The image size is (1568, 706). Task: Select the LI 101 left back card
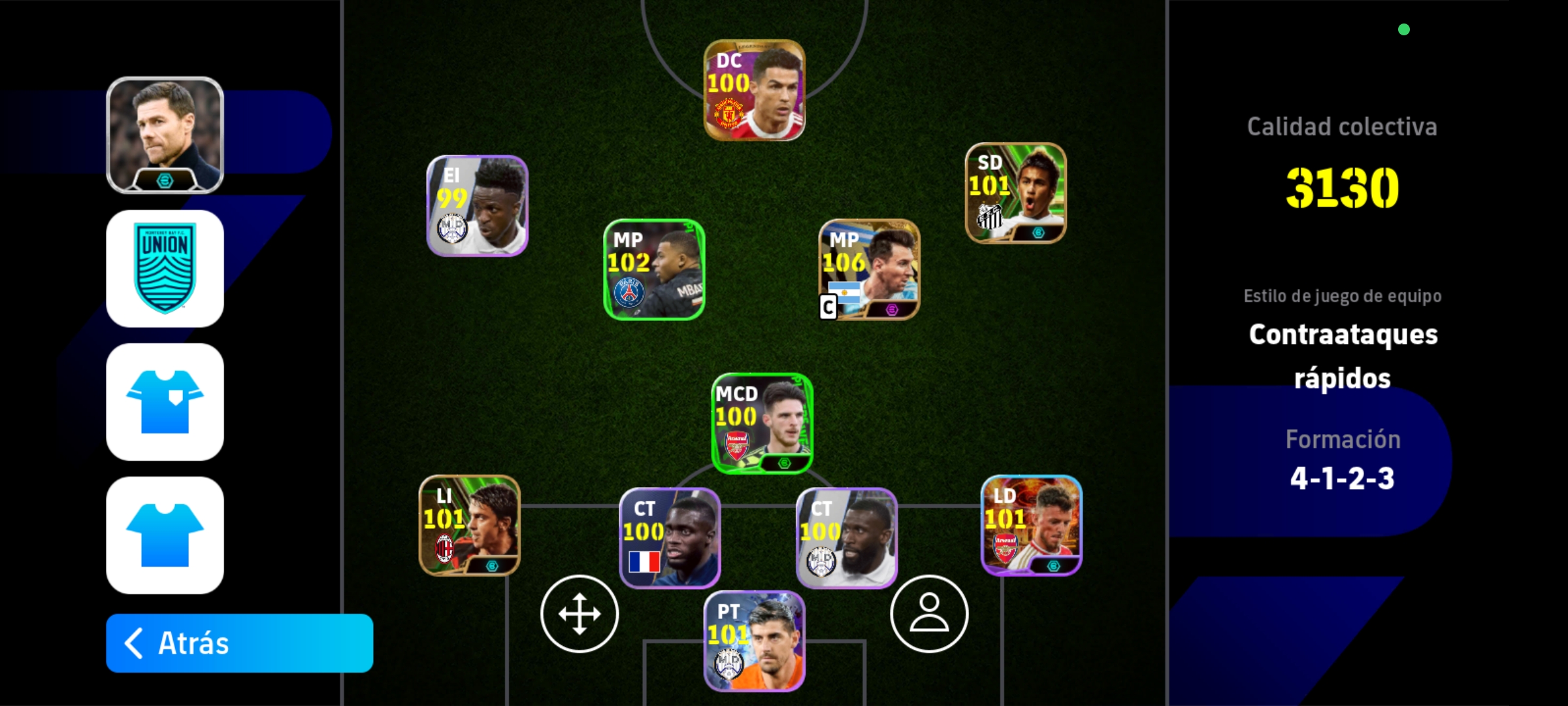pyautogui.click(x=469, y=526)
